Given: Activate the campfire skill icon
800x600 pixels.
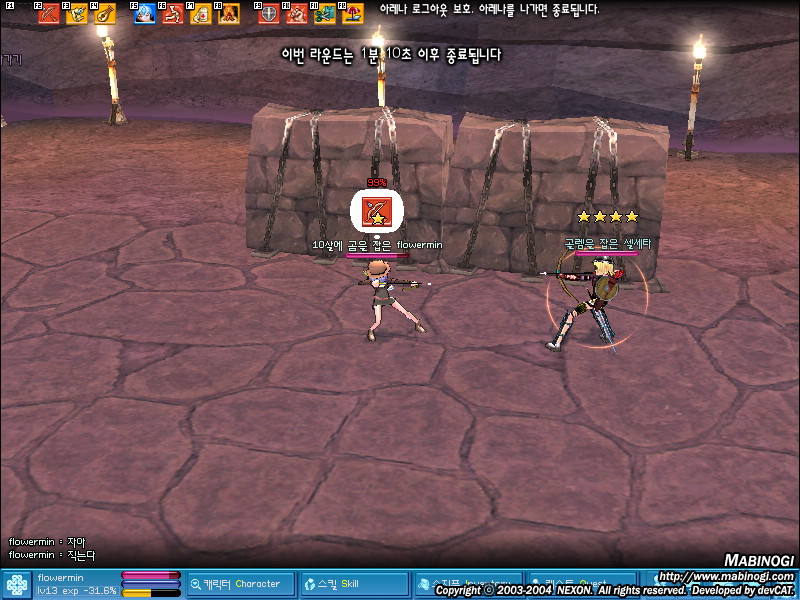Looking at the screenshot, I should coord(228,14).
